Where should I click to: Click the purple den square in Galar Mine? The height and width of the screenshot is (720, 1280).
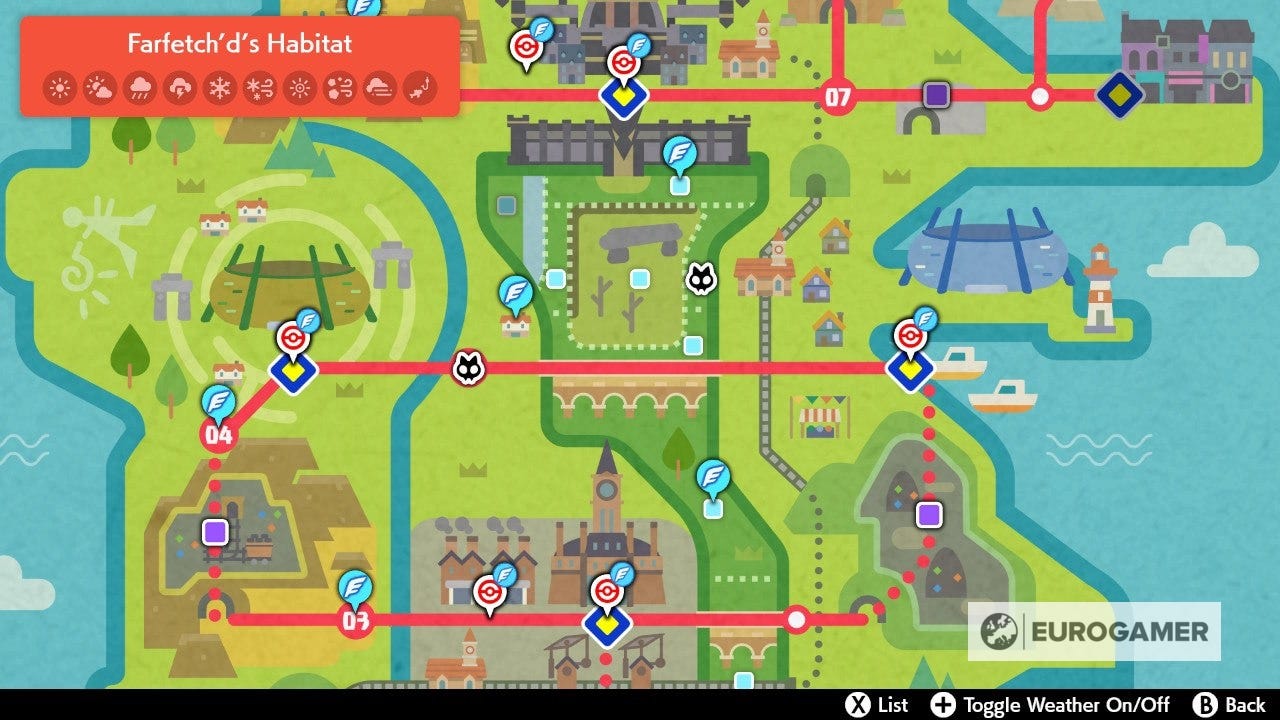click(x=213, y=533)
